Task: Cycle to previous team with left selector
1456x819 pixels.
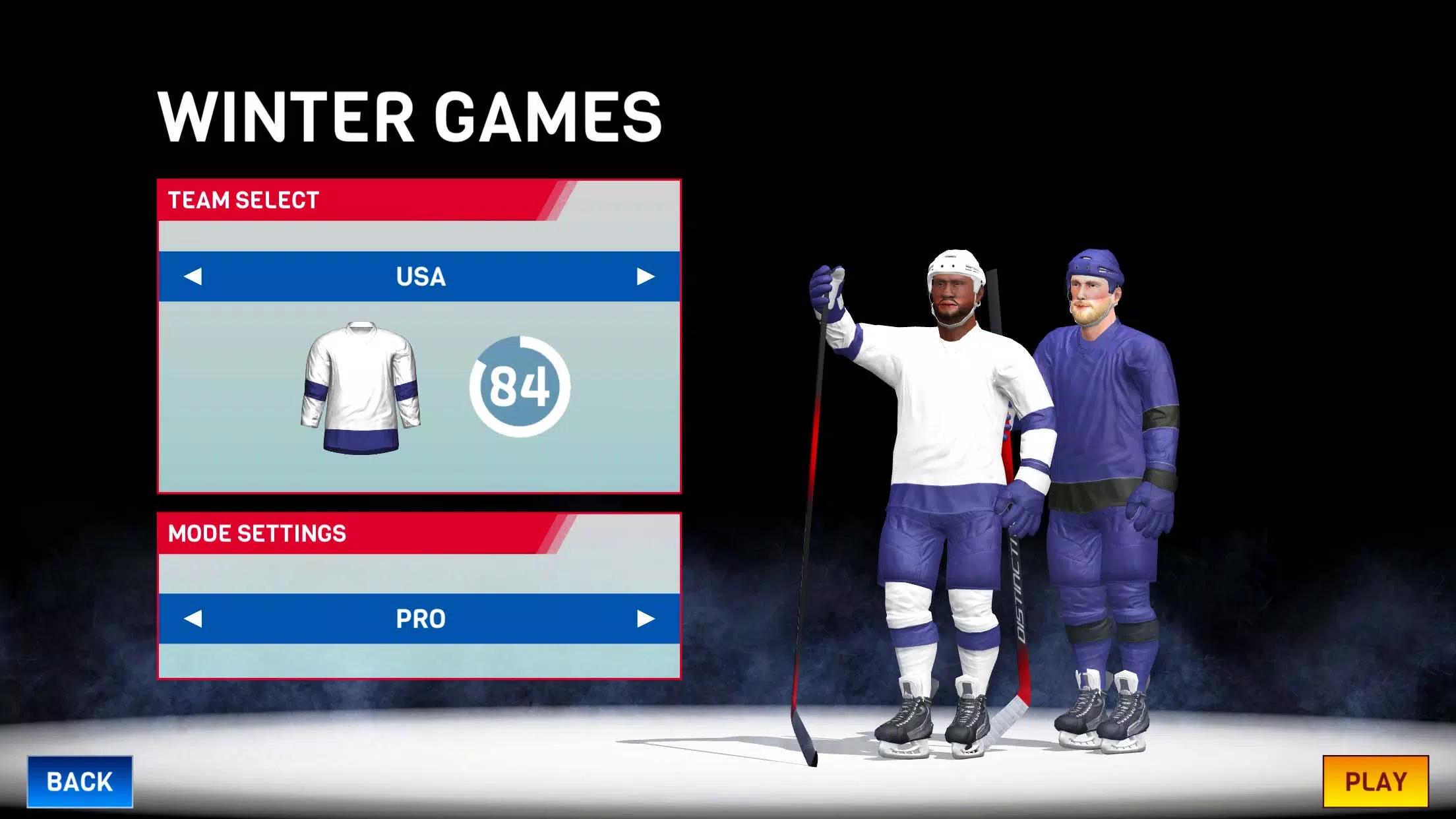Action: click(x=195, y=277)
